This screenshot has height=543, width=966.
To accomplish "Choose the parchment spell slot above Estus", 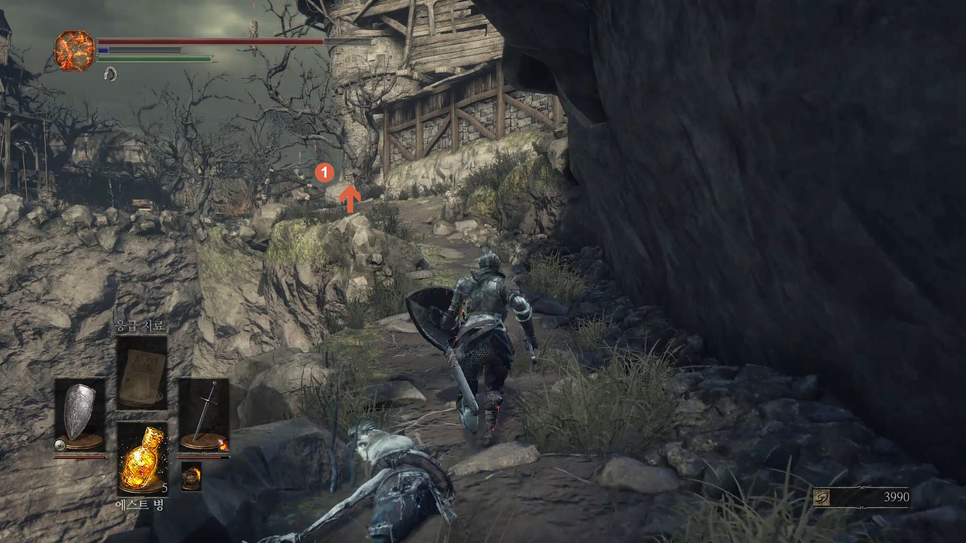I will (142, 372).
